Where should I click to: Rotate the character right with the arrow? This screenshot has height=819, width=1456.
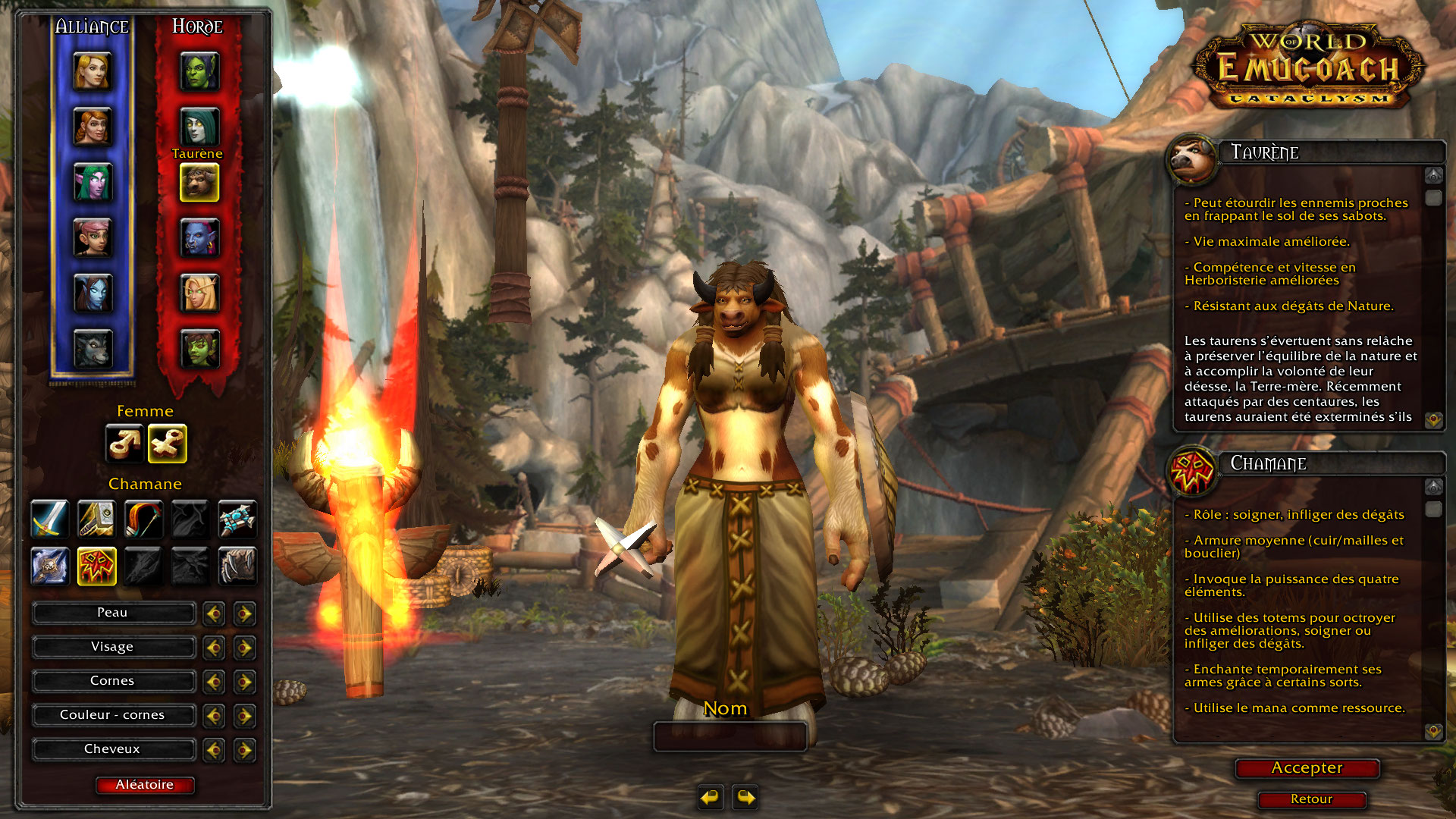pos(745,797)
